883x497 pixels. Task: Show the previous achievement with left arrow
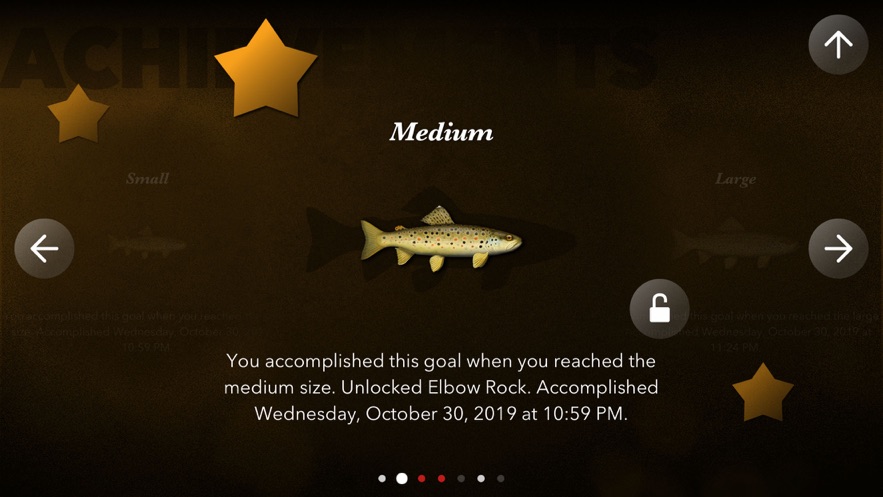point(45,248)
